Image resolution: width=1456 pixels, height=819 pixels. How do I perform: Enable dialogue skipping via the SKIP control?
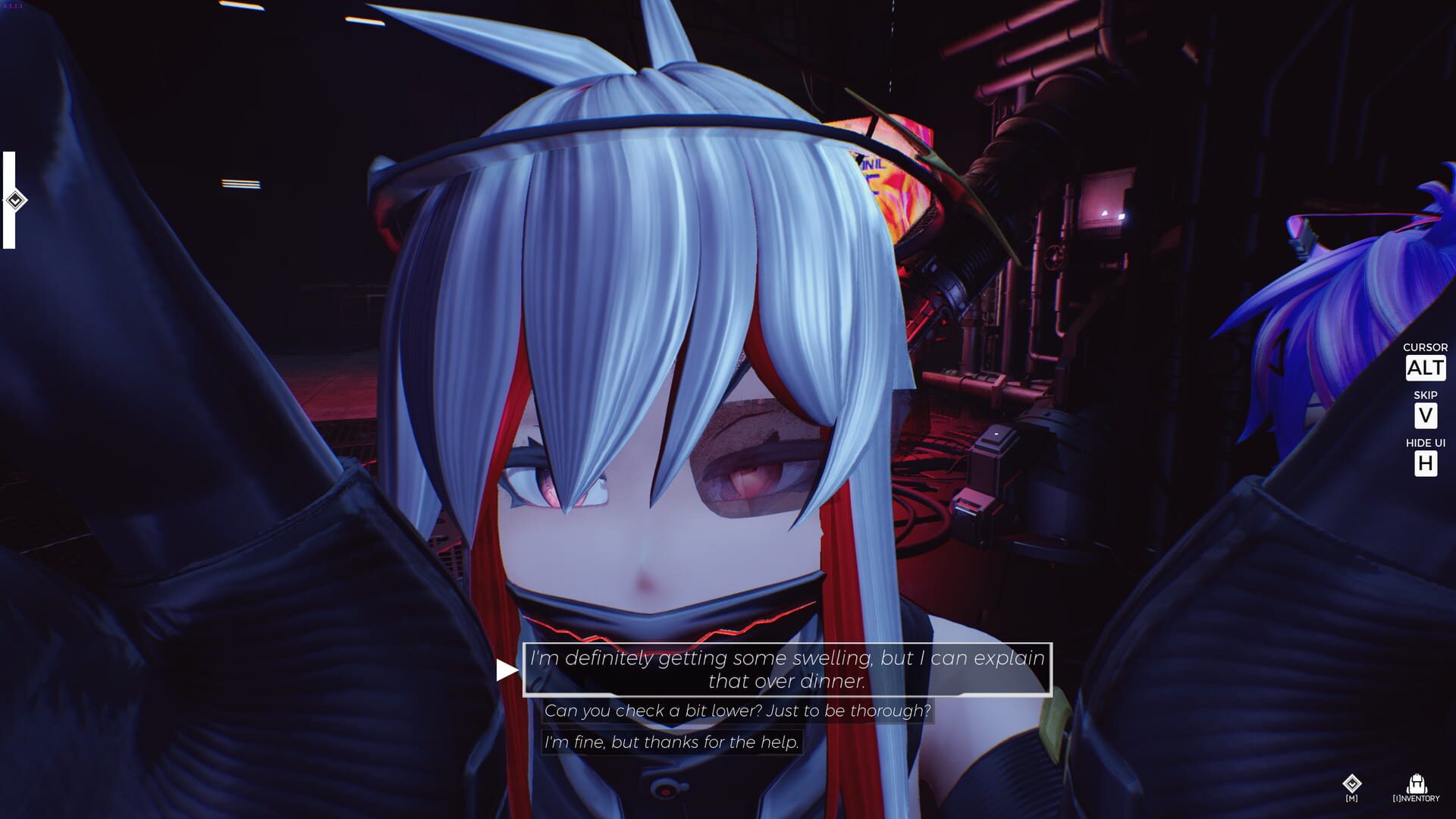(x=1426, y=416)
